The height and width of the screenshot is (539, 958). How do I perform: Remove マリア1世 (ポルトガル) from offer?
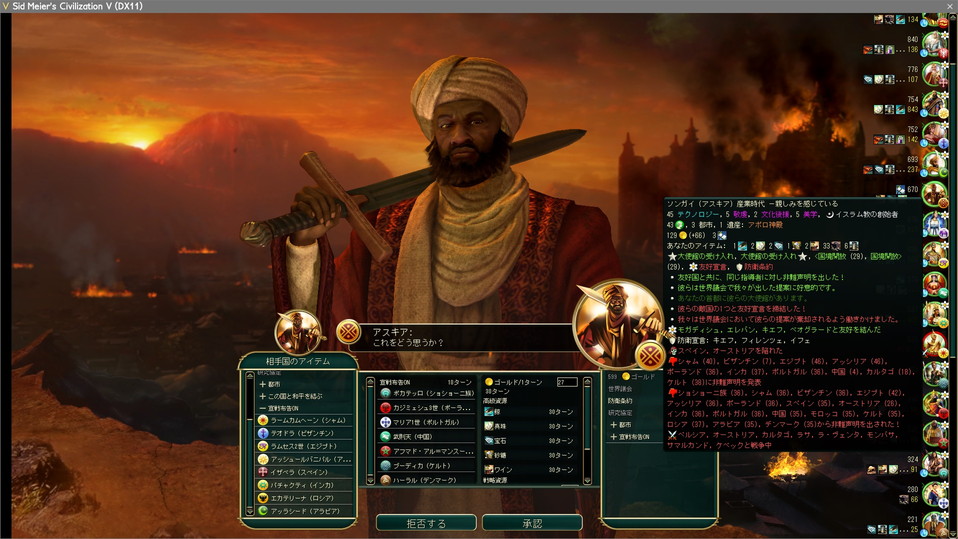click(x=420, y=422)
